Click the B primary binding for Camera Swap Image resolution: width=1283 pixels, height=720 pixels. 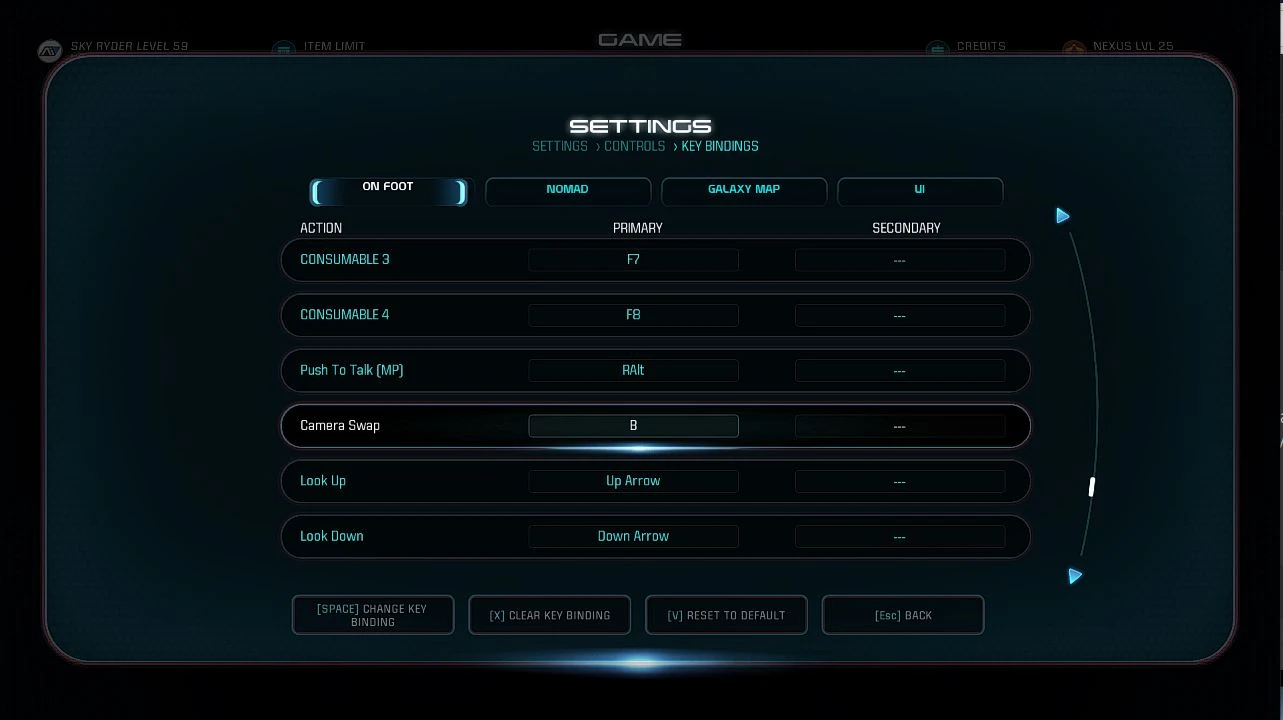click(x=633, y=425)
